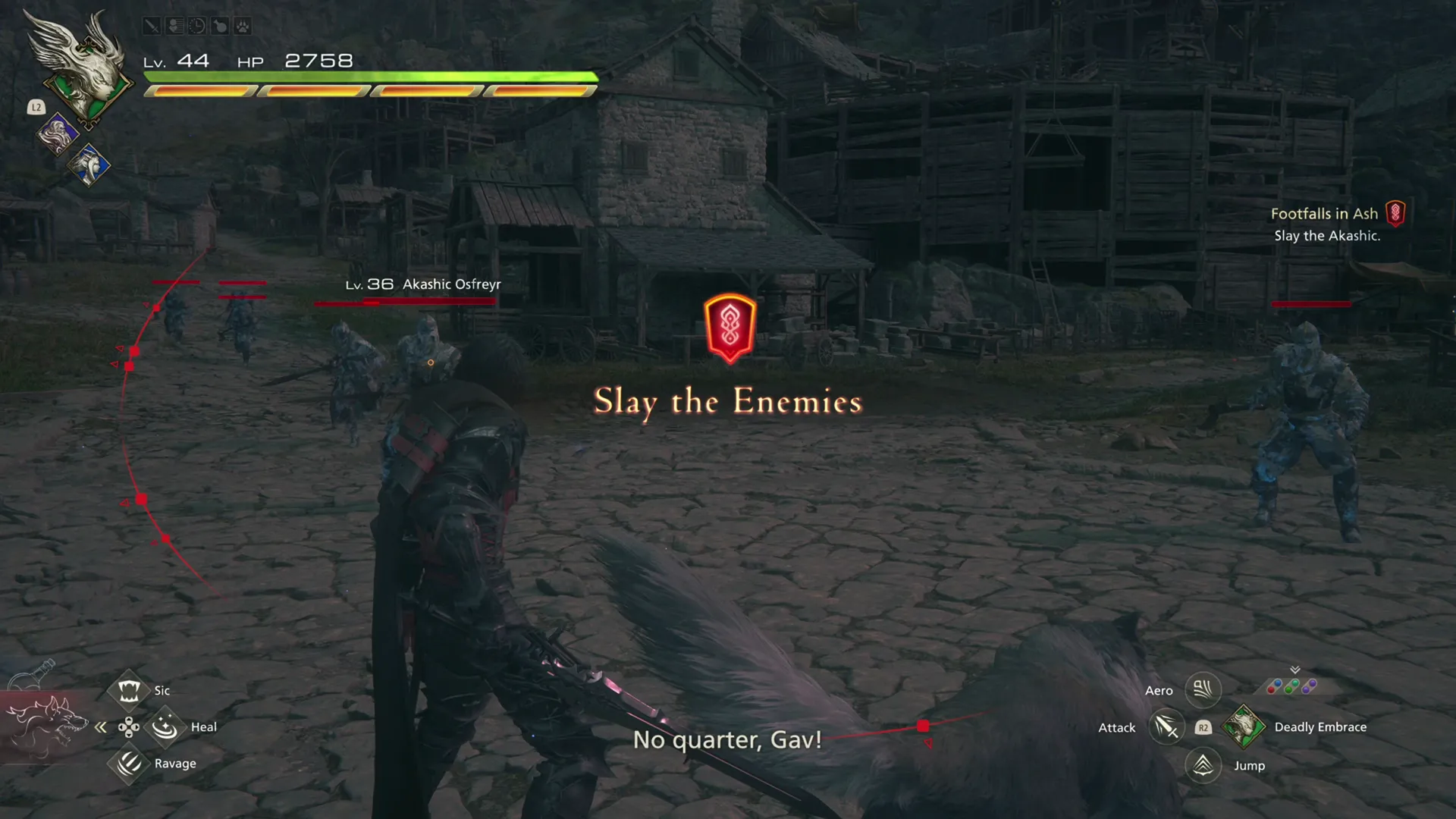Click the quest emblem beside Footfalls in Ash
Image resolution: width=1456 pixels, height=819 pixels.
pyautogui.click(x=1396, y=213)
